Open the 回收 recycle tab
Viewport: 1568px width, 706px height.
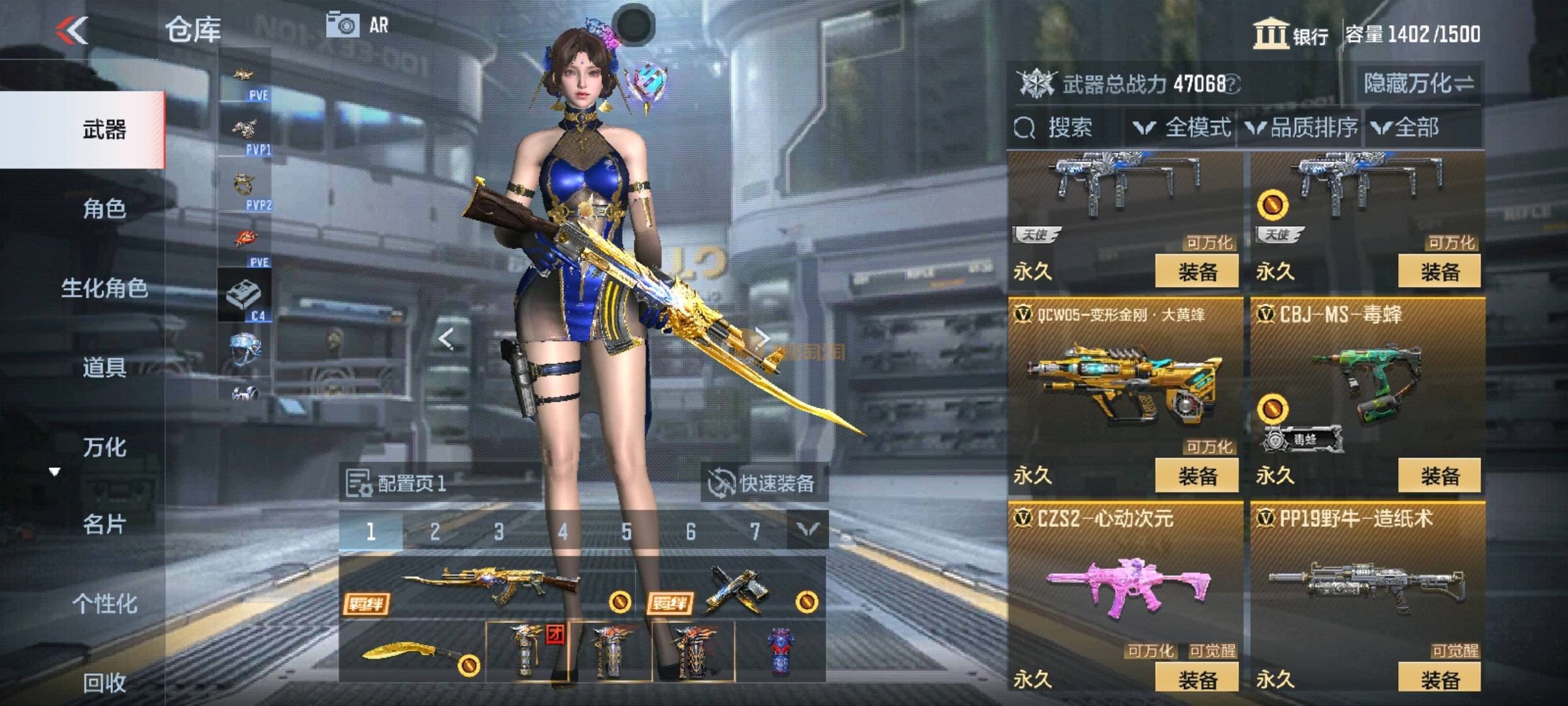pos(105,682)
